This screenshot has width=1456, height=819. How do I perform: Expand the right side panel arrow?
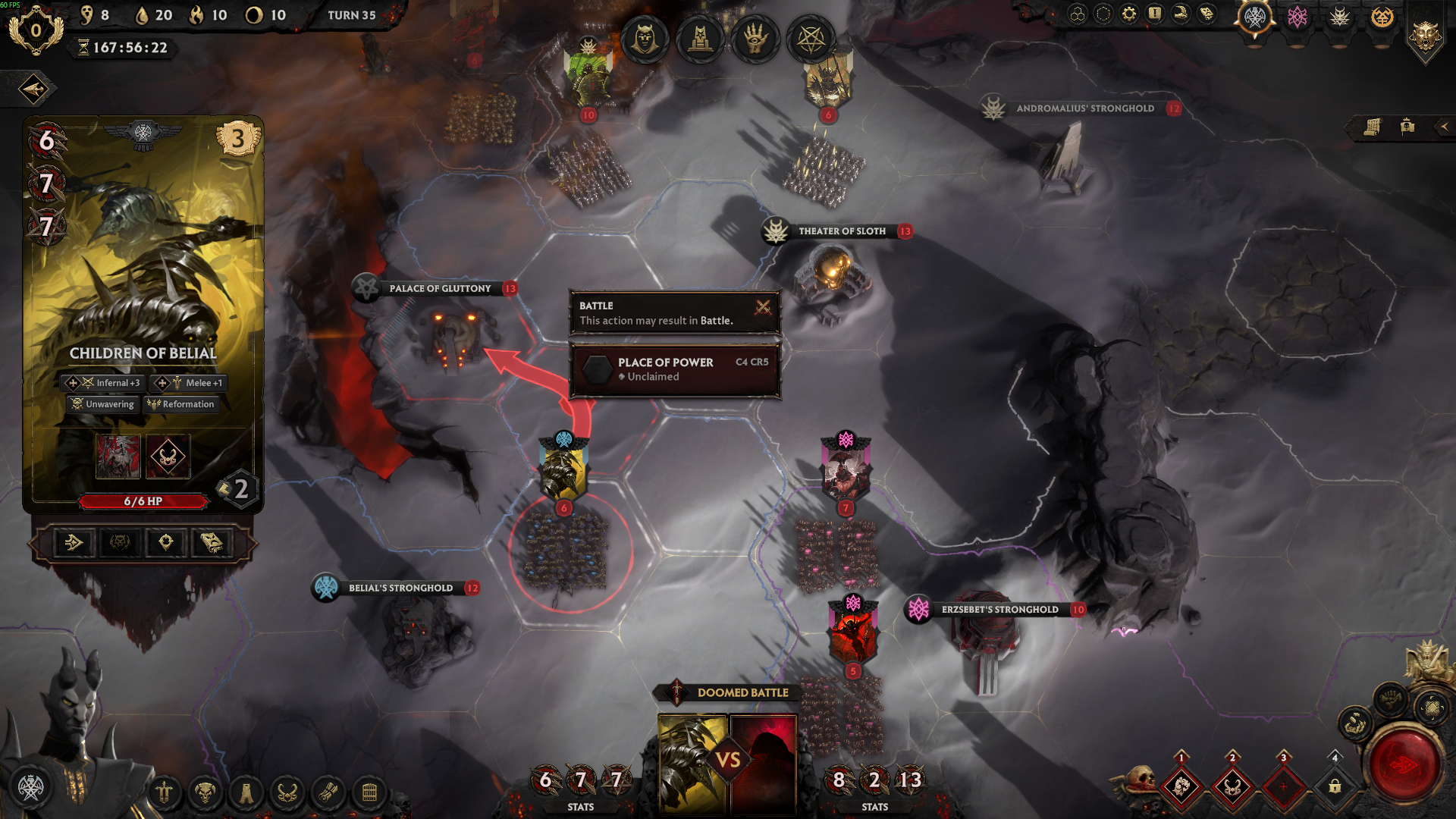[1444, 127]
